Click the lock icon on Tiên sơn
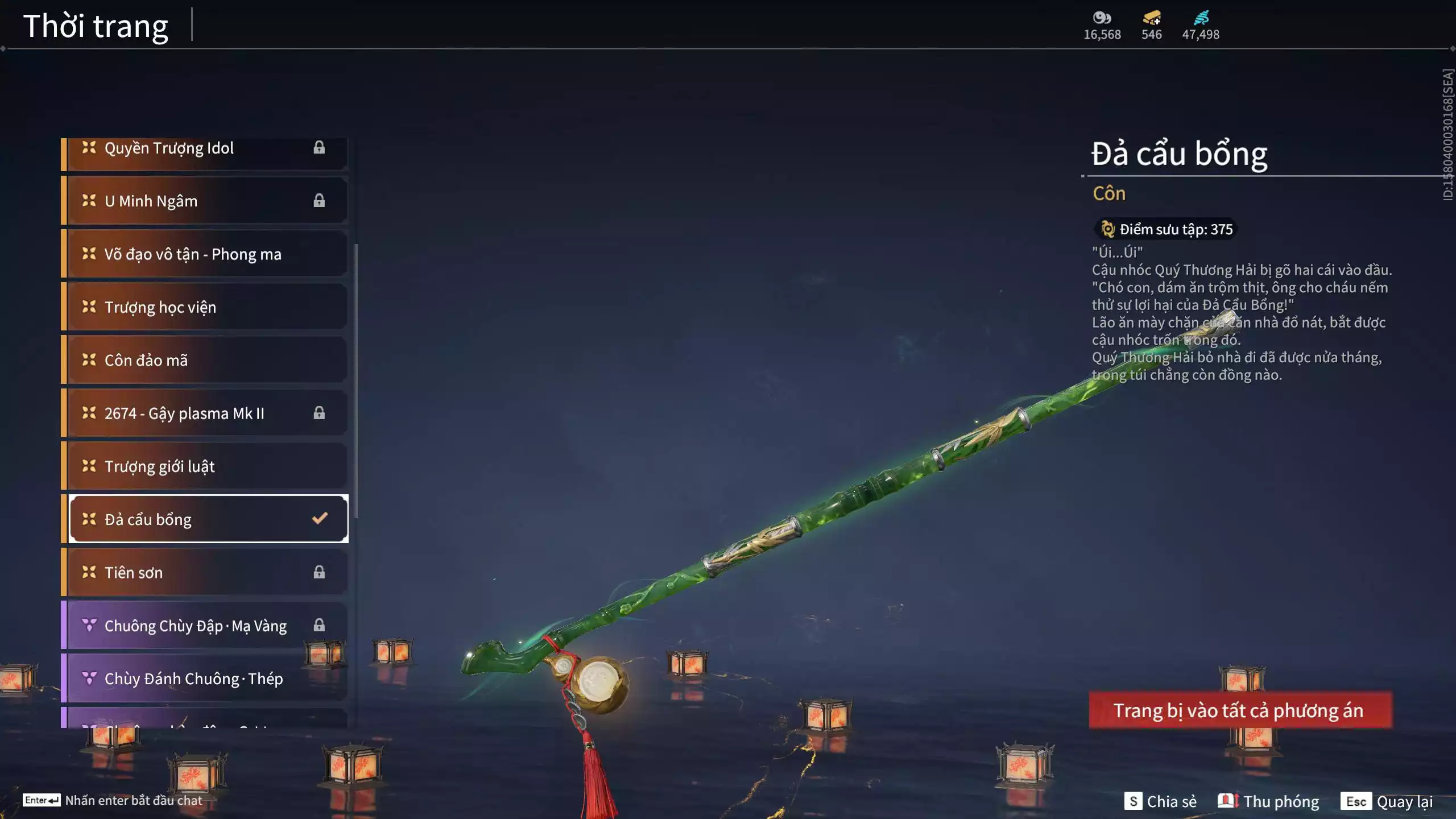Image resolution: width=1456 pixels, height=819 pixels. 320,572
